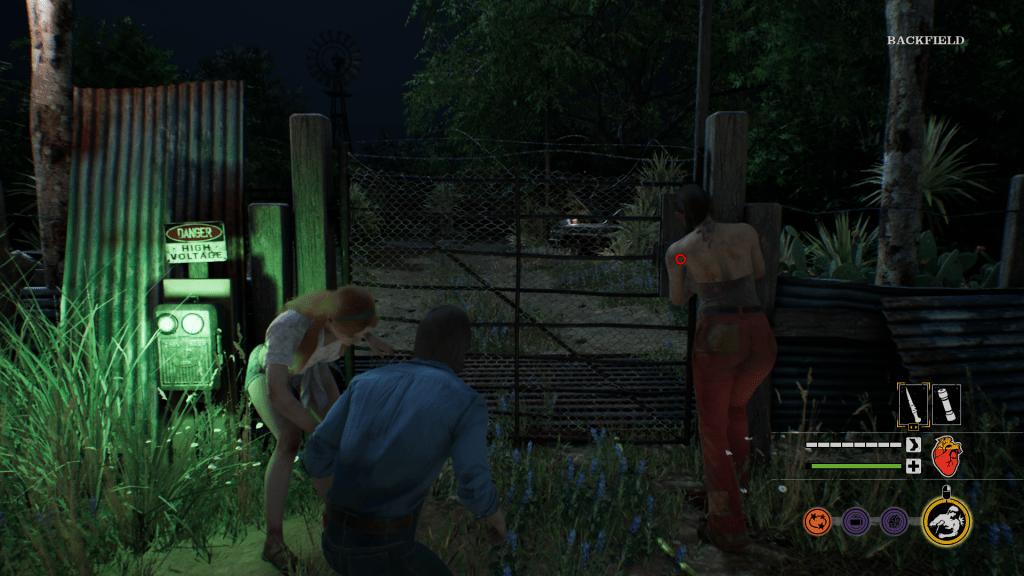Click the purple briefcase perk icon
Viewport: 1024px width, 576px height.
click(855, 521)
